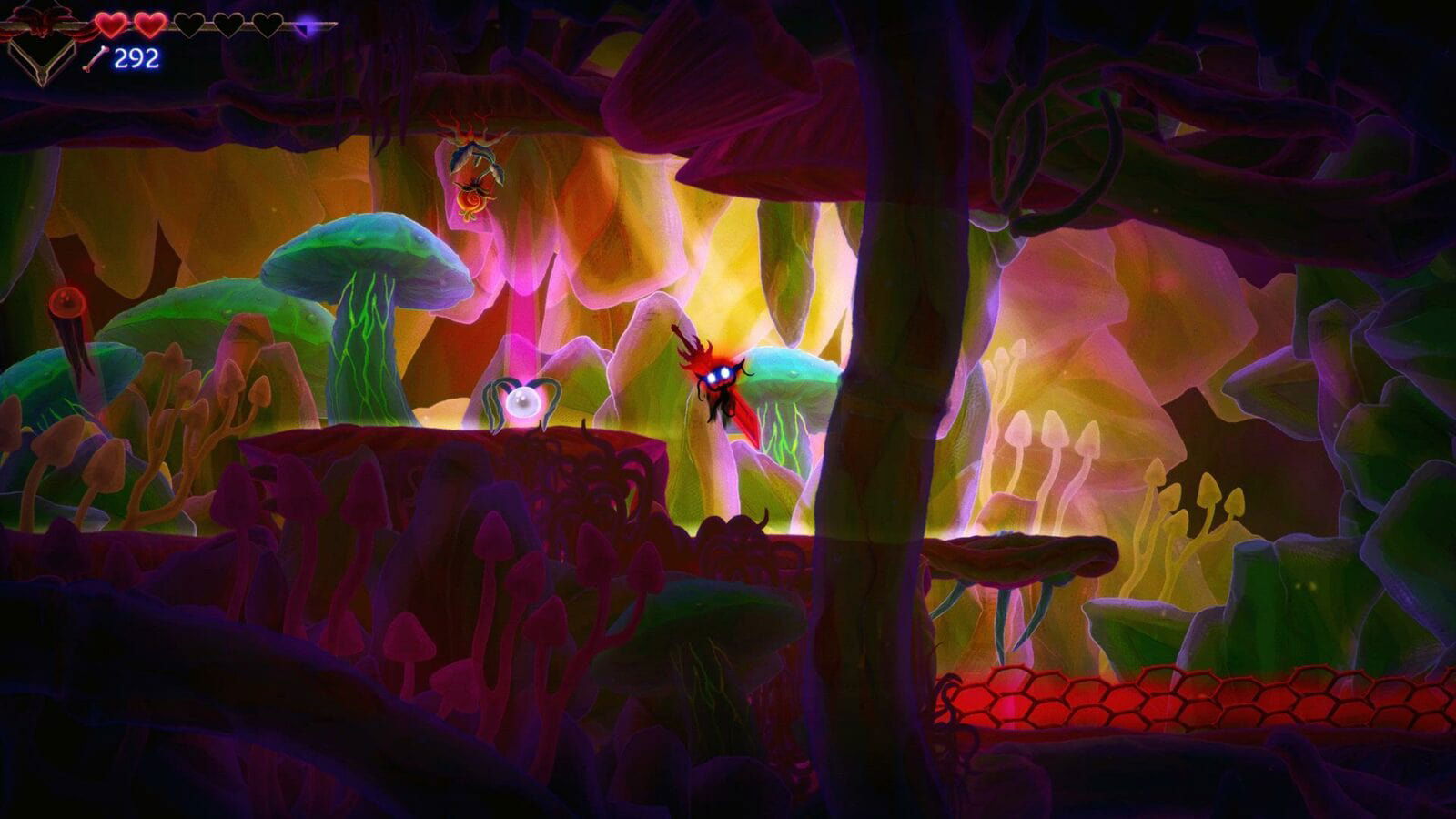This screenshot has height=819, width=1456.
Task: Click the counter displaying 292
Action: [135, 57]
